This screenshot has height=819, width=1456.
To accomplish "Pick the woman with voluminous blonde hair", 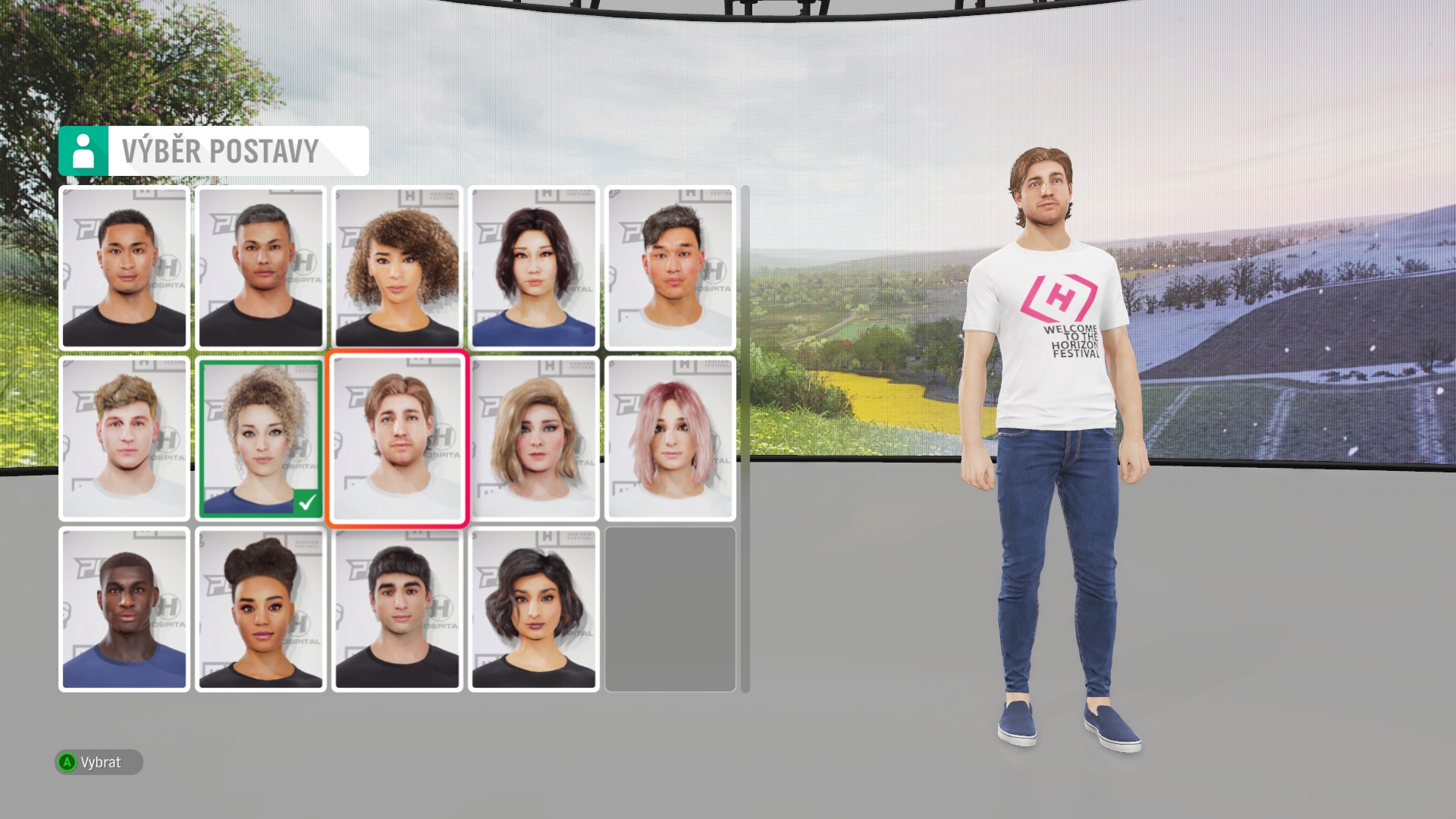I will [x=533, y=438].
